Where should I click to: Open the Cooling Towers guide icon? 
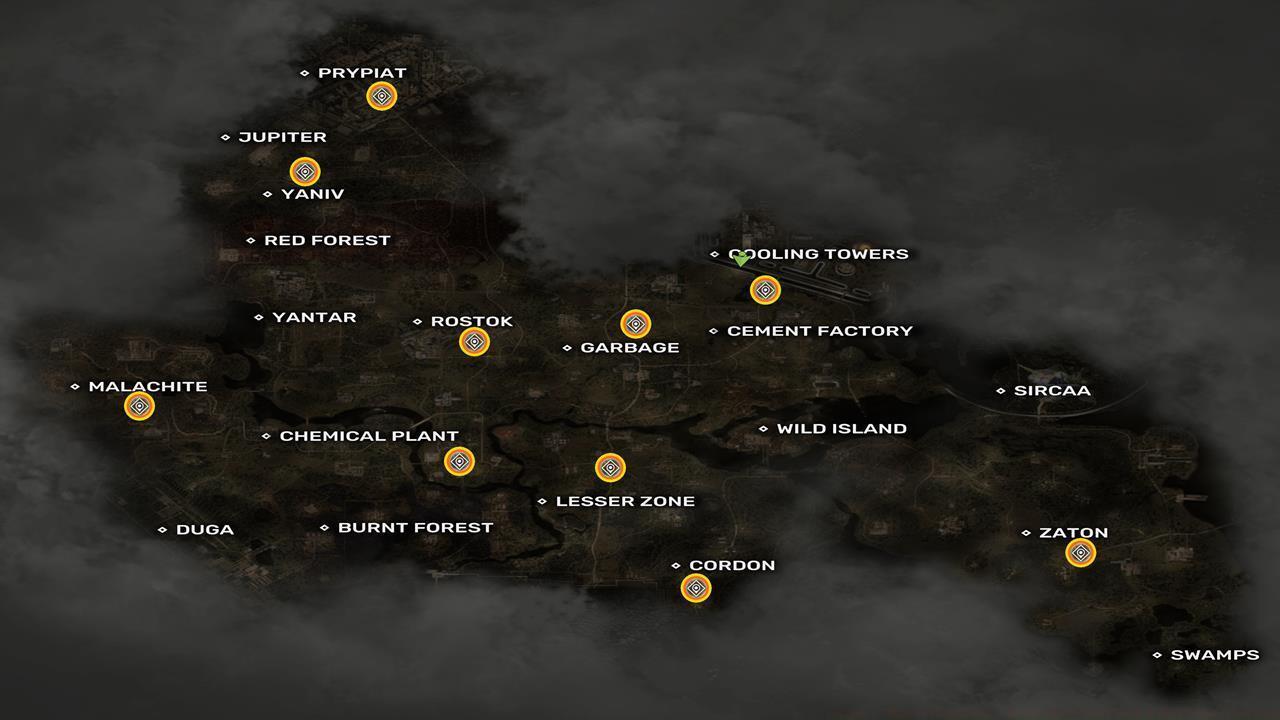[x=765, y=289]
